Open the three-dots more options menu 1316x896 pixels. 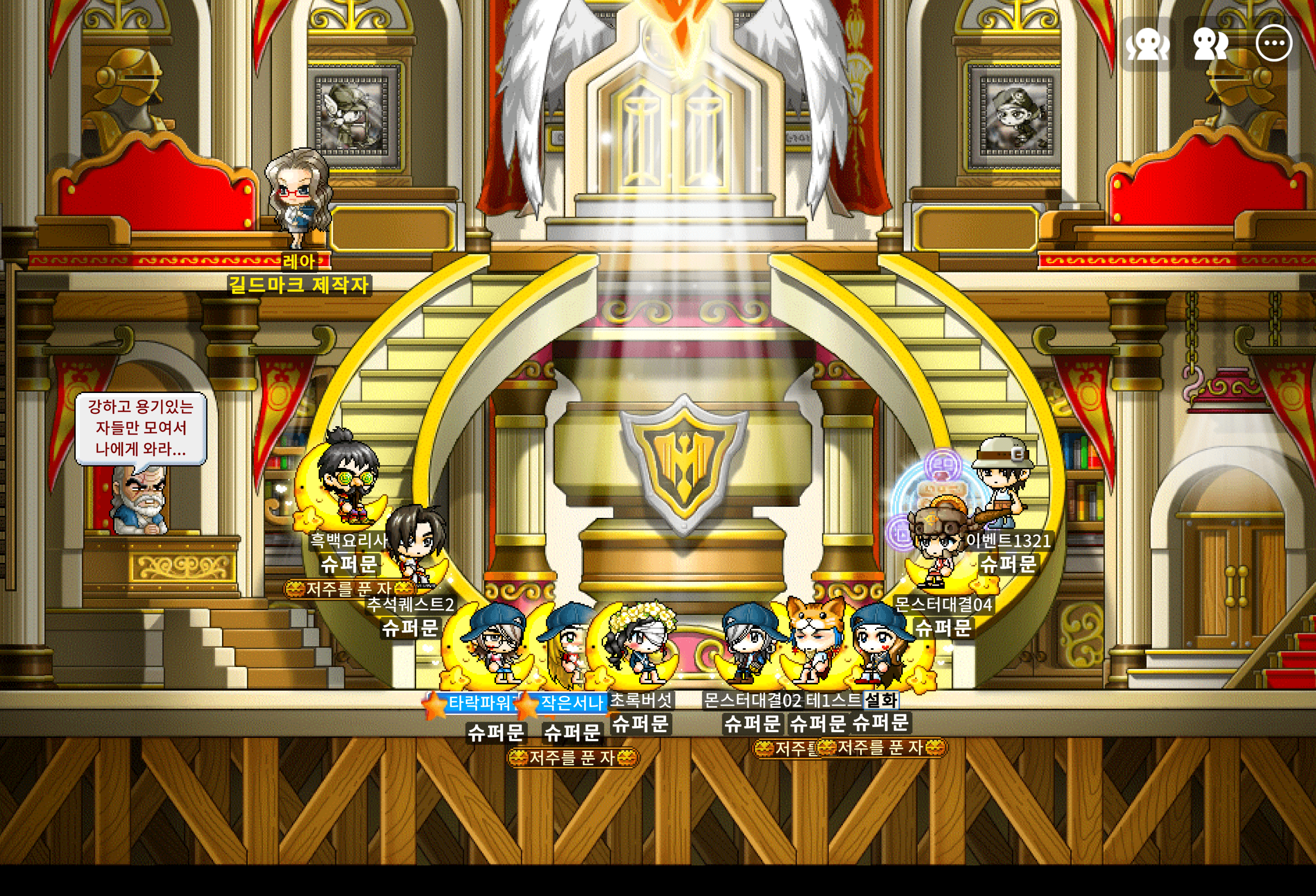[x=1274, y=43]
